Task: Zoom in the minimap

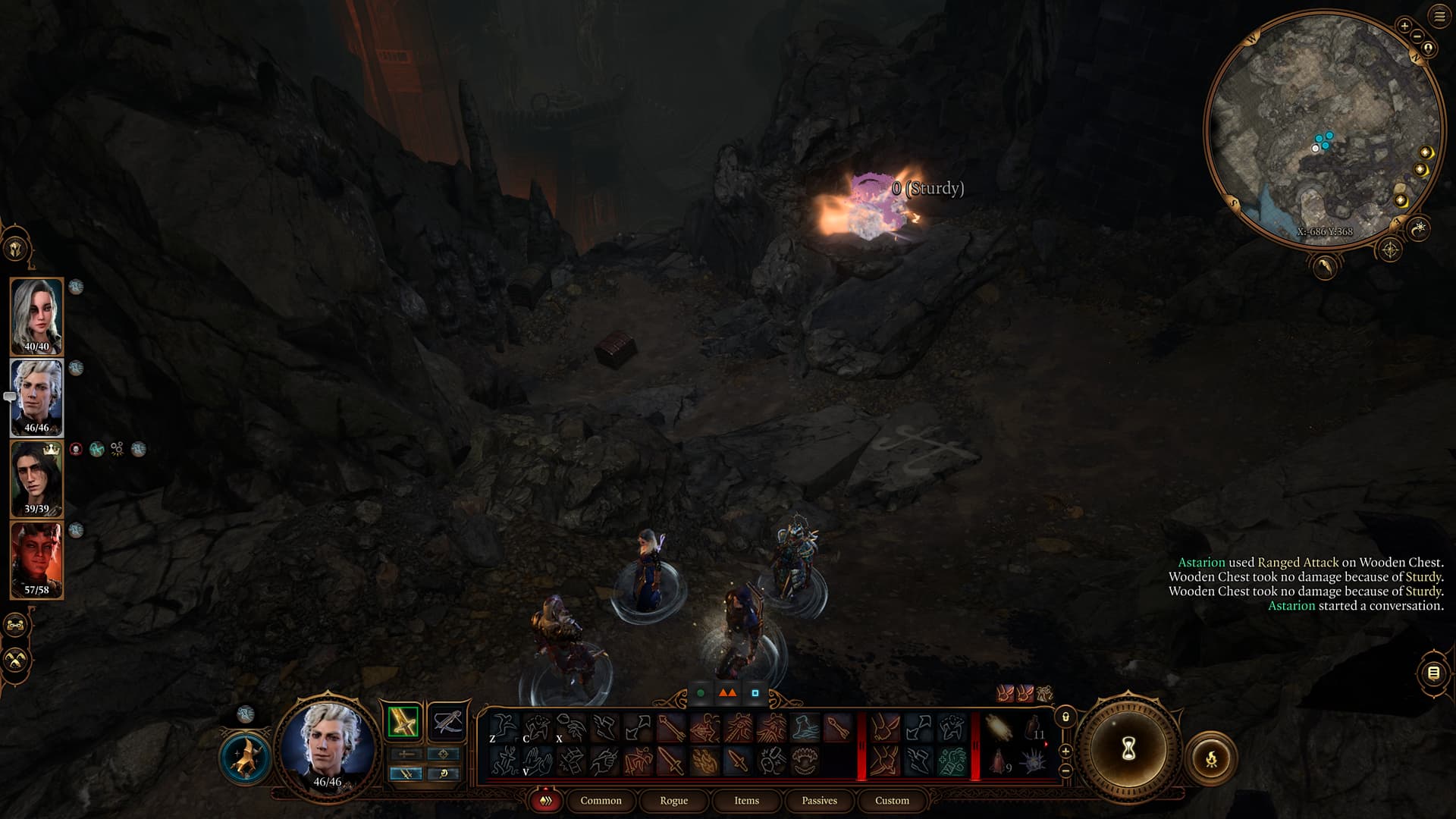Action: pyautogui.click(x=1404, y=26)
